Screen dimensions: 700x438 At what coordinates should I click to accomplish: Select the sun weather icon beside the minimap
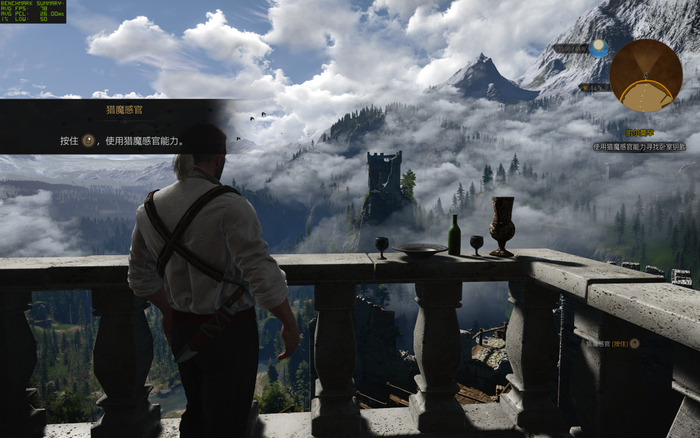tap(598, 47)
